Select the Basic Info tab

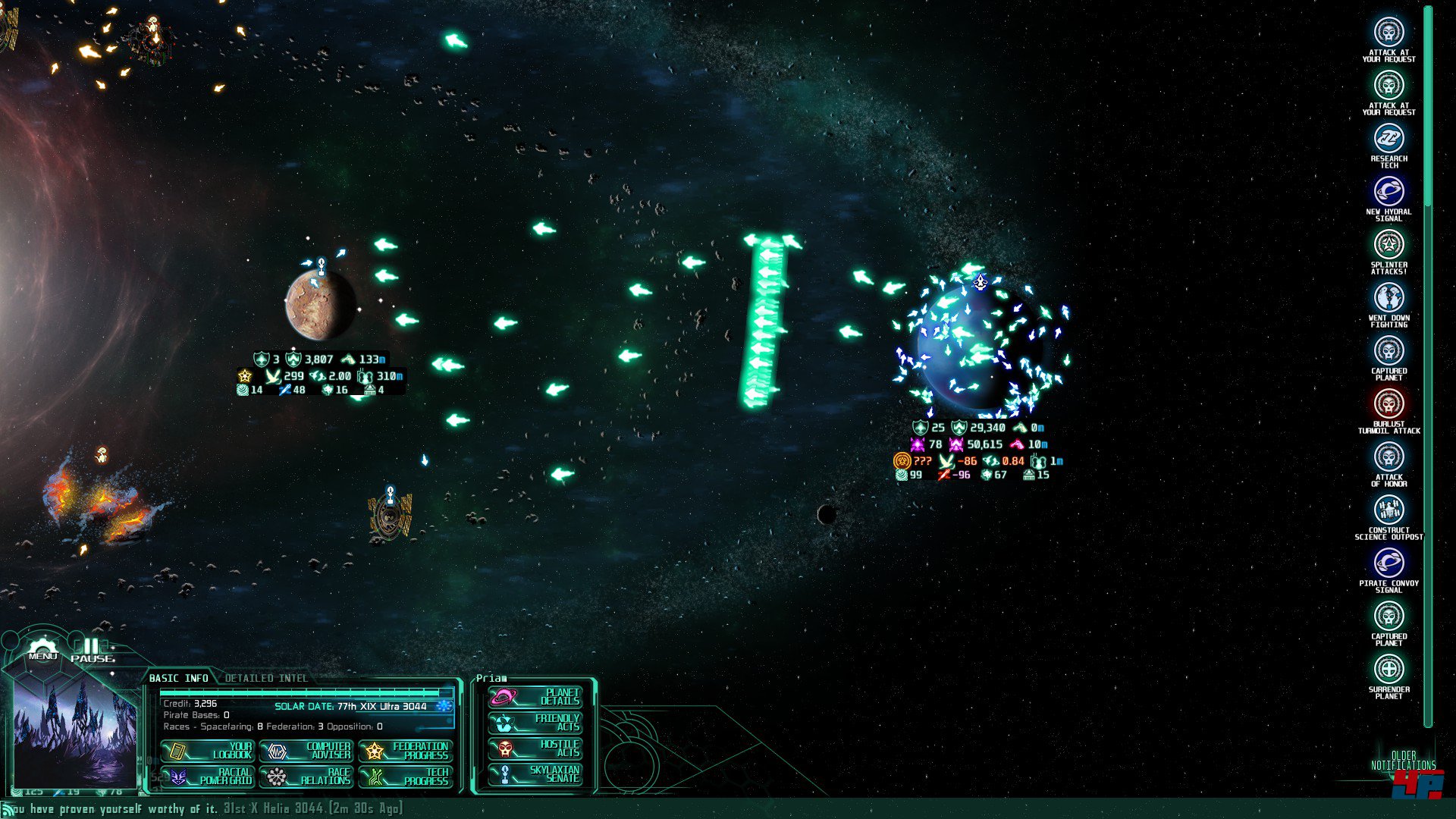point(178,678)
